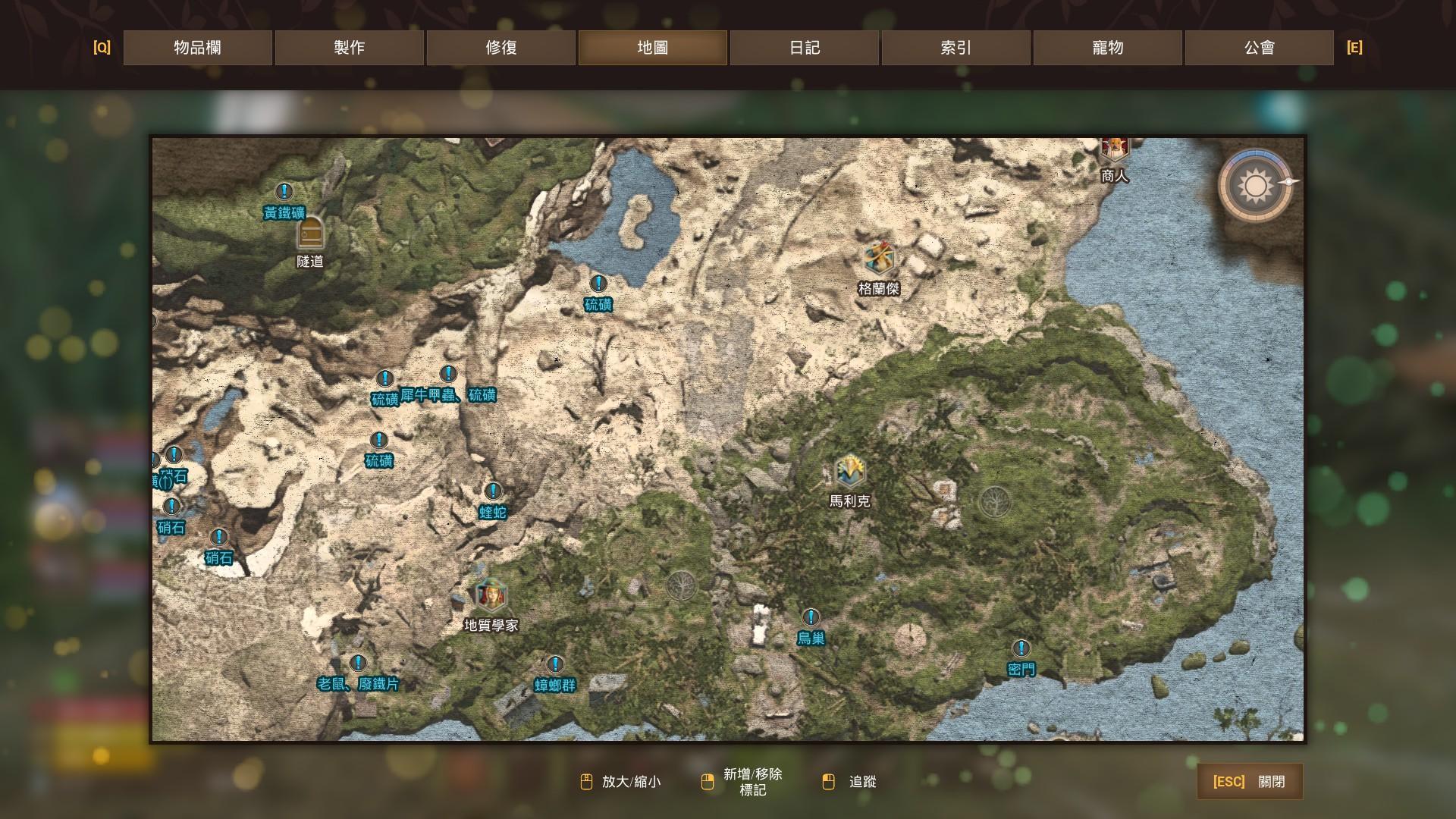
Task: Click the 鳥巢 bird nest marker
Action: point(811,617)
